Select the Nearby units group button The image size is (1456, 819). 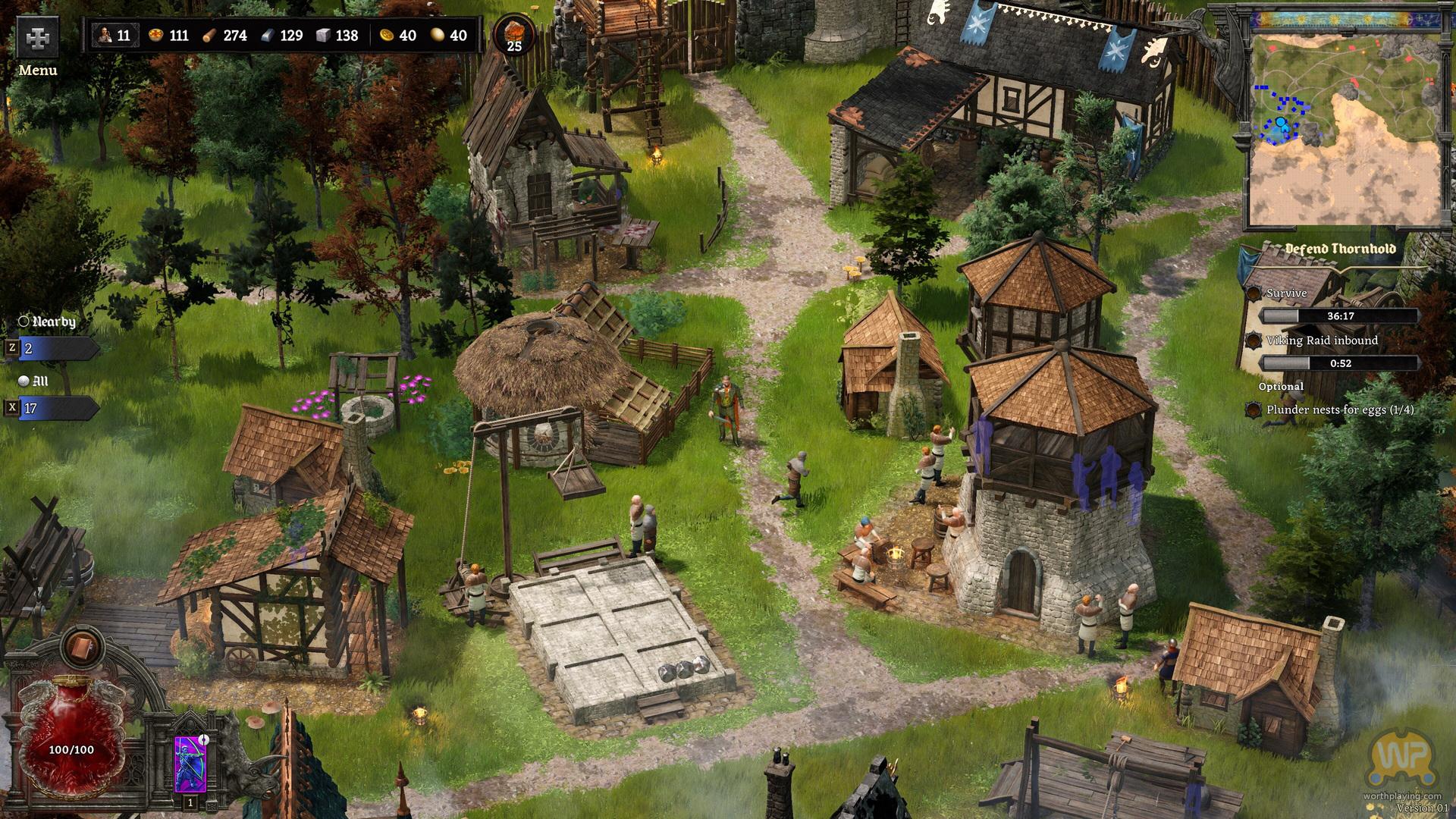[x=55, y=348]
